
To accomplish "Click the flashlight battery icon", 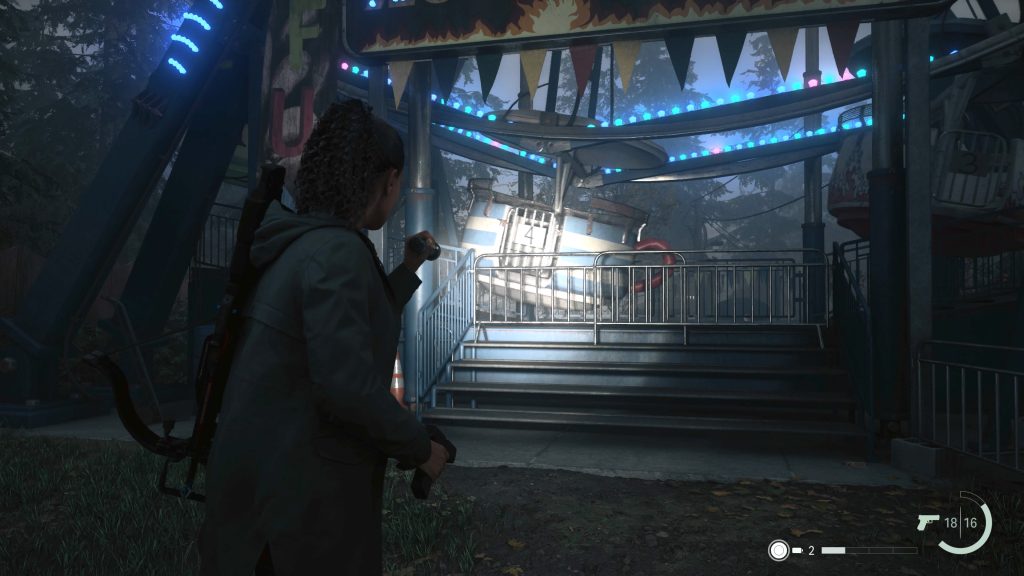I will tap(798, 550).
